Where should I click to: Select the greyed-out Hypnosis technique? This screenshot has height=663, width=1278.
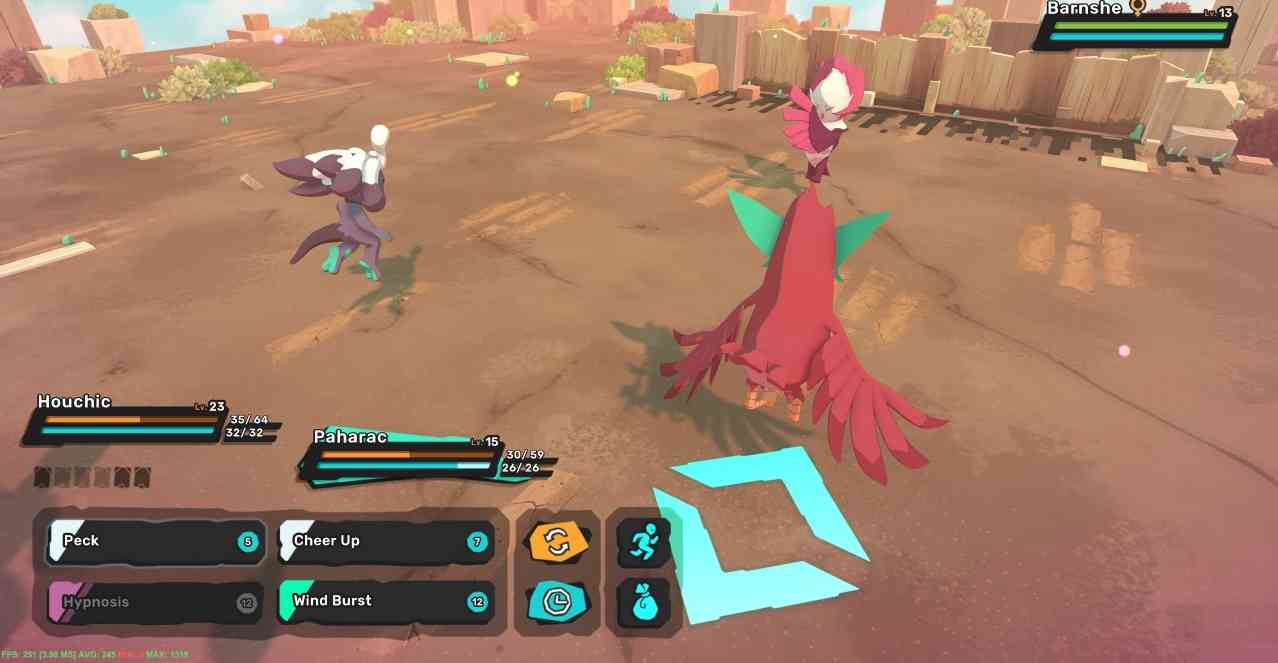[x=156, y=602]
